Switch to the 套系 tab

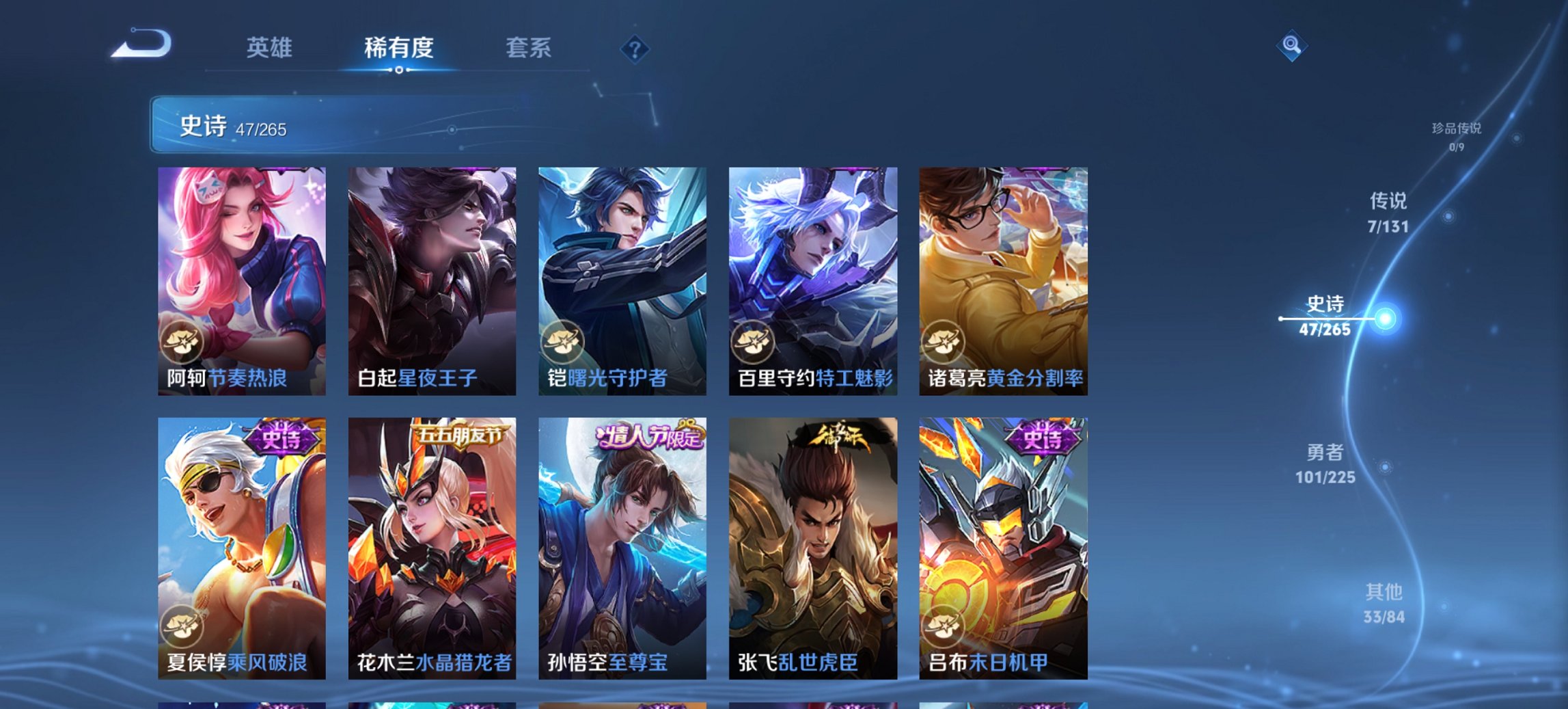tap(528, 49)
